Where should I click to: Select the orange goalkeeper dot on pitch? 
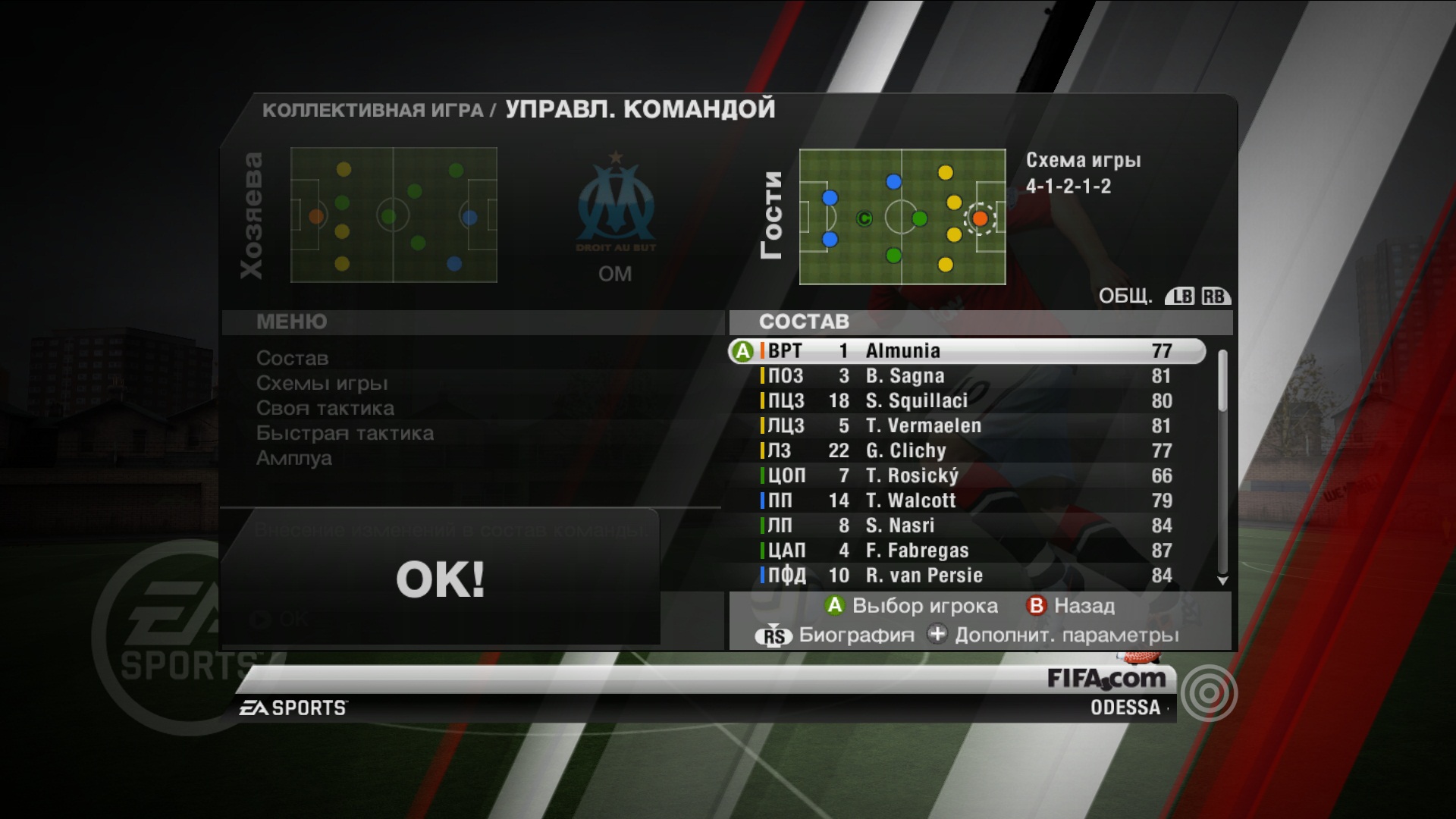coord(980,218)
